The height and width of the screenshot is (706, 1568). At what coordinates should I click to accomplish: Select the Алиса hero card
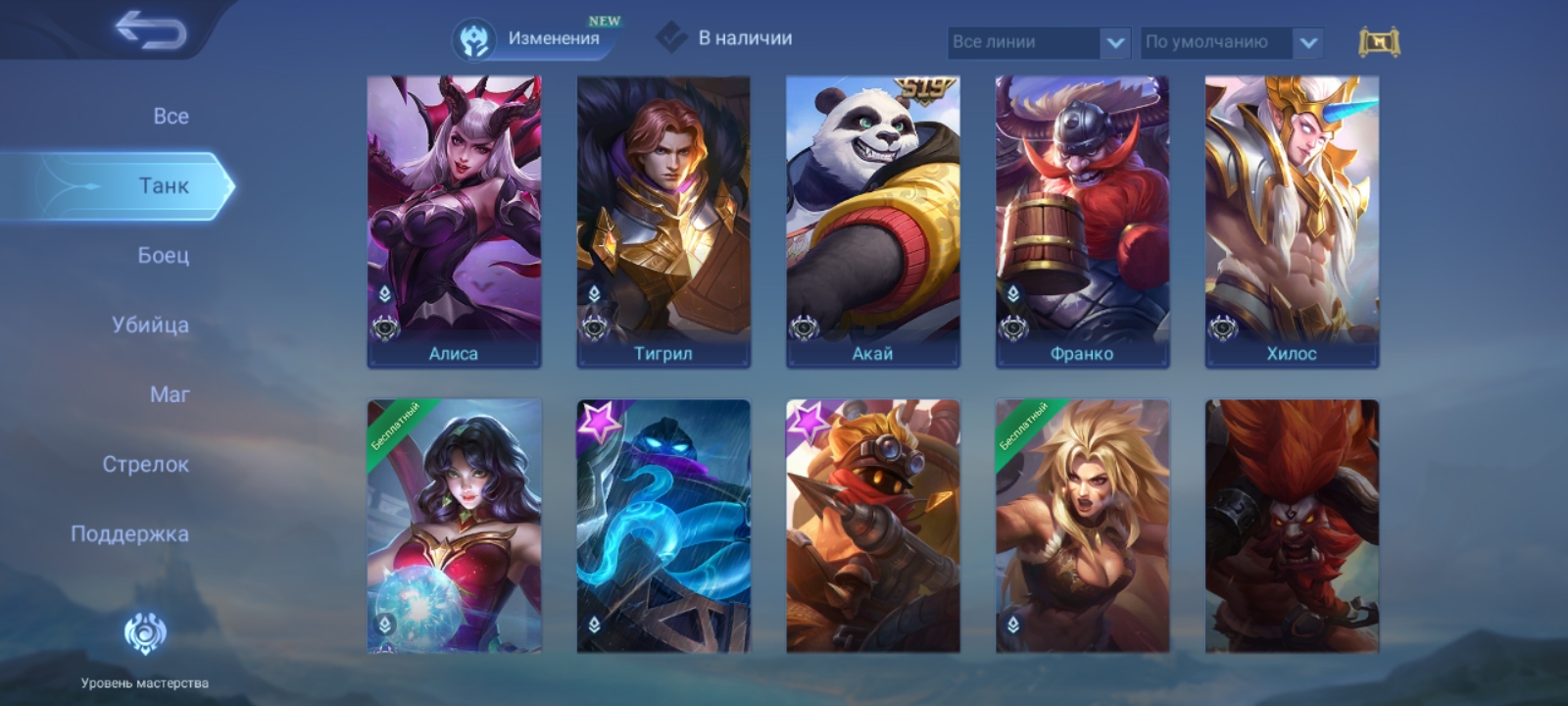454,222
